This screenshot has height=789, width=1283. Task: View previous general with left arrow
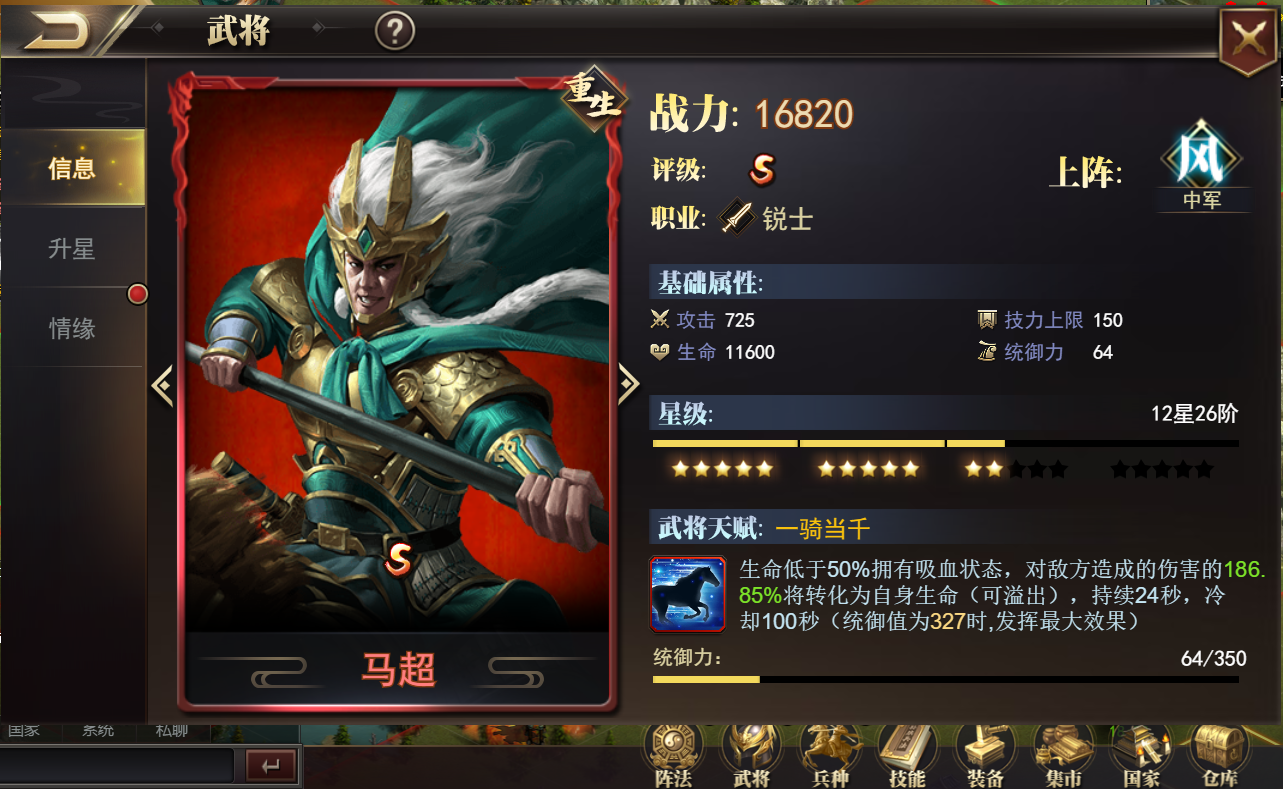(163, 384)
